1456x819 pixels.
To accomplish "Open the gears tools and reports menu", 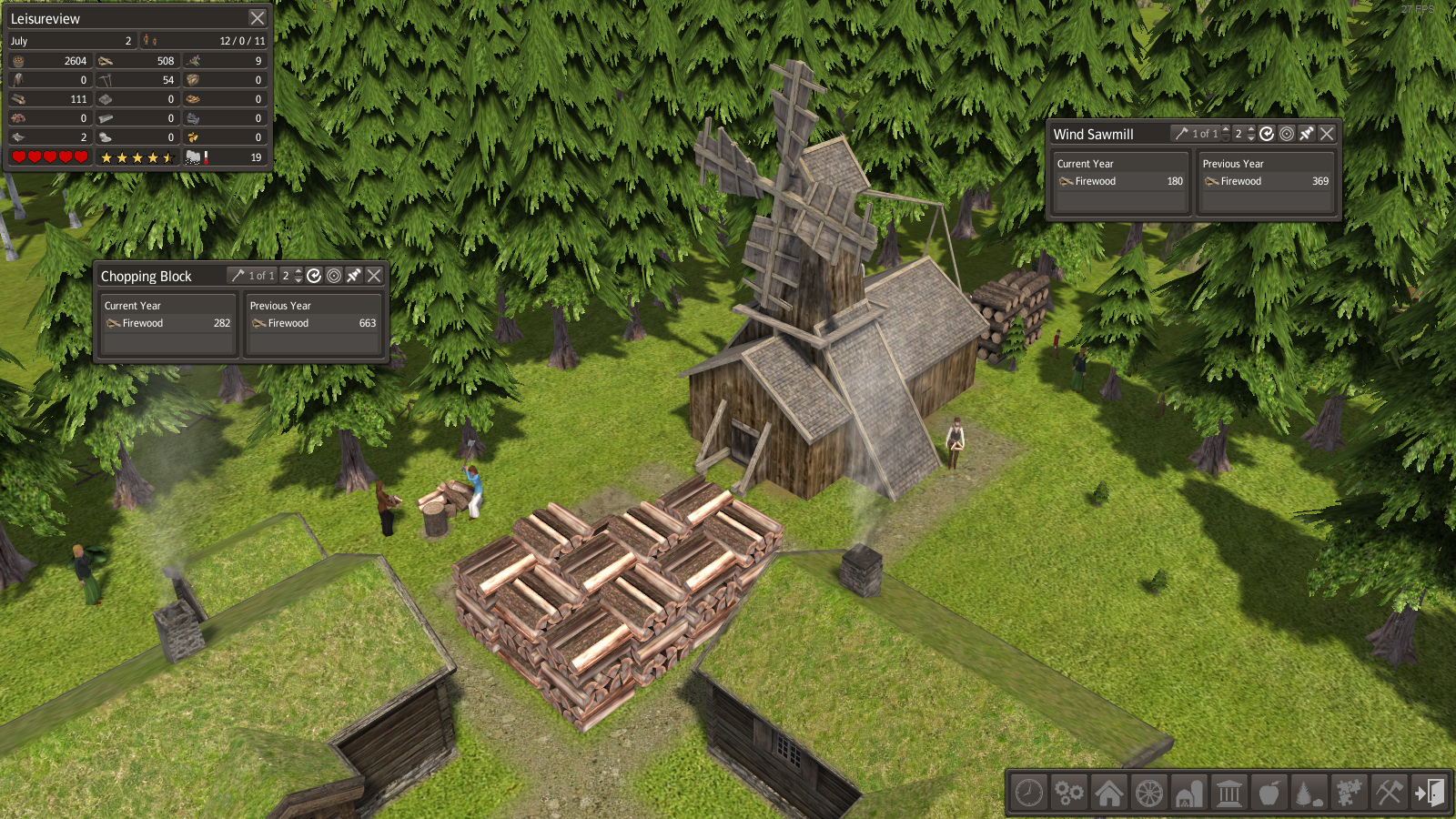I will point(1069,793).
